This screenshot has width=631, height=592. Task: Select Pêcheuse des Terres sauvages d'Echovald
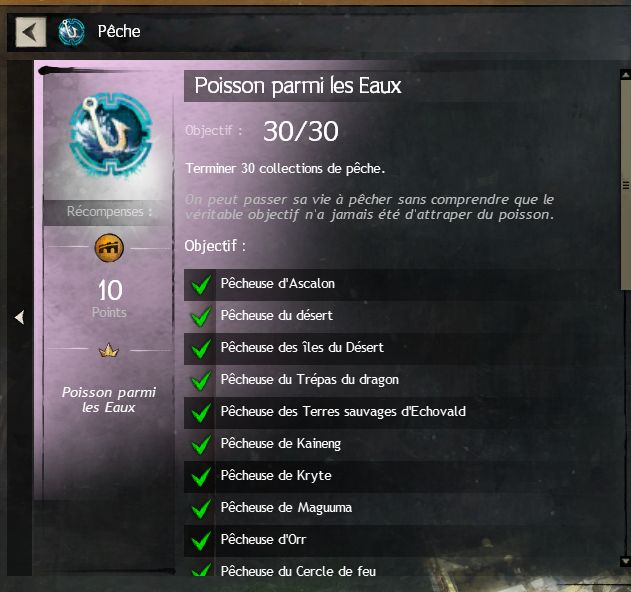click(x=342, y=412)
